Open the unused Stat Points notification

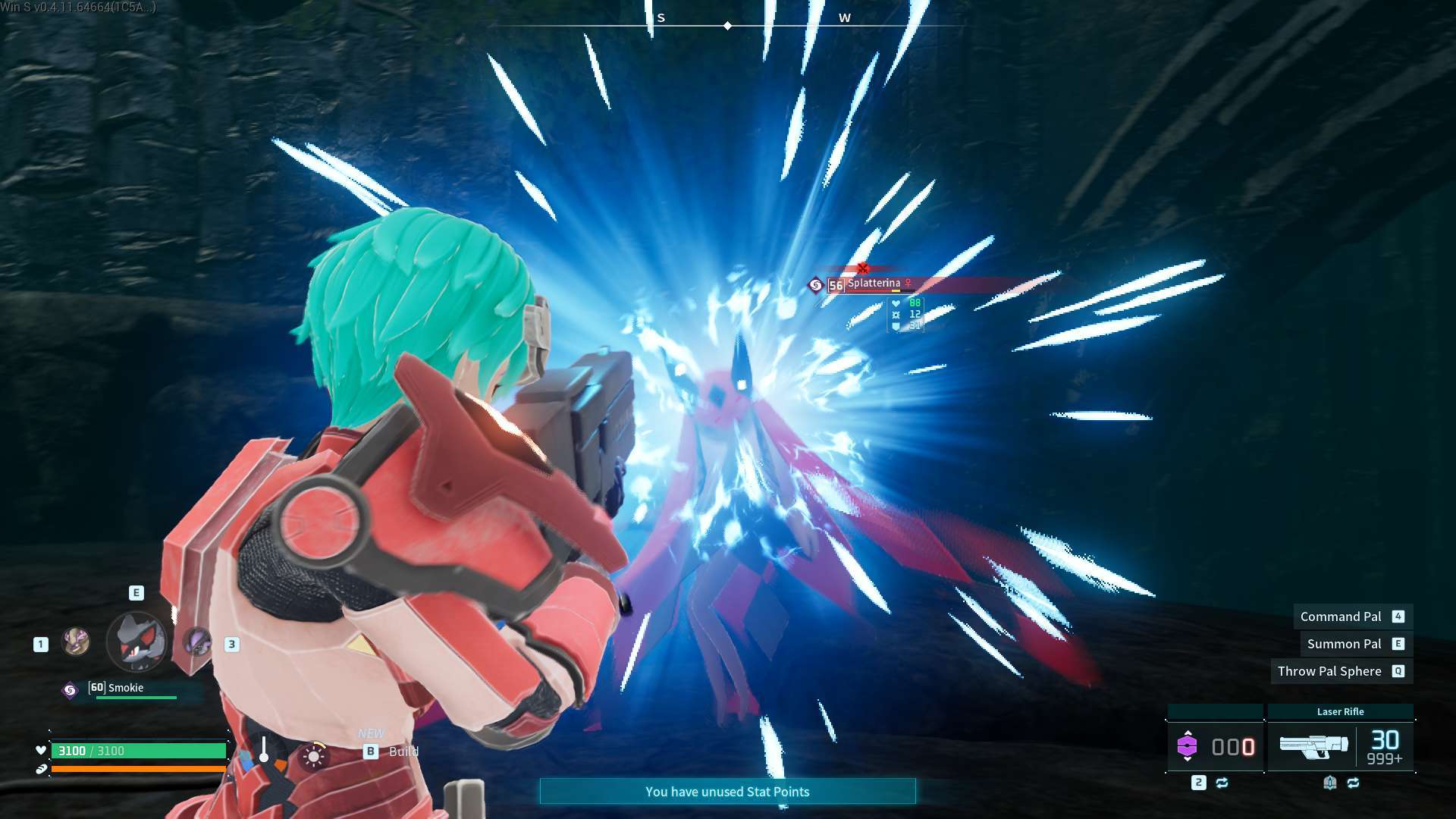(x=727, y=792)
